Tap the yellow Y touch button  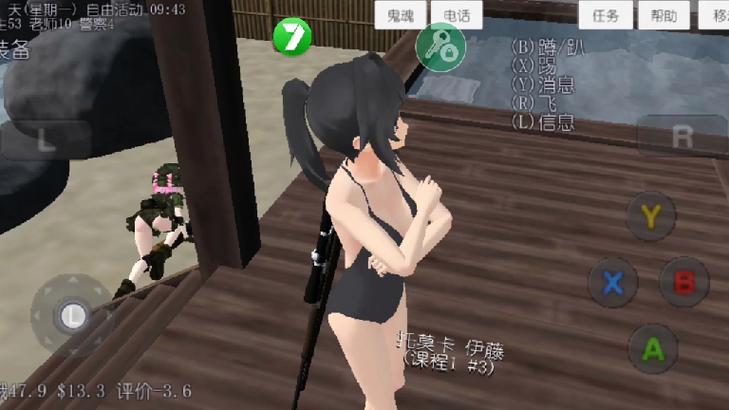tap(651, 214)
